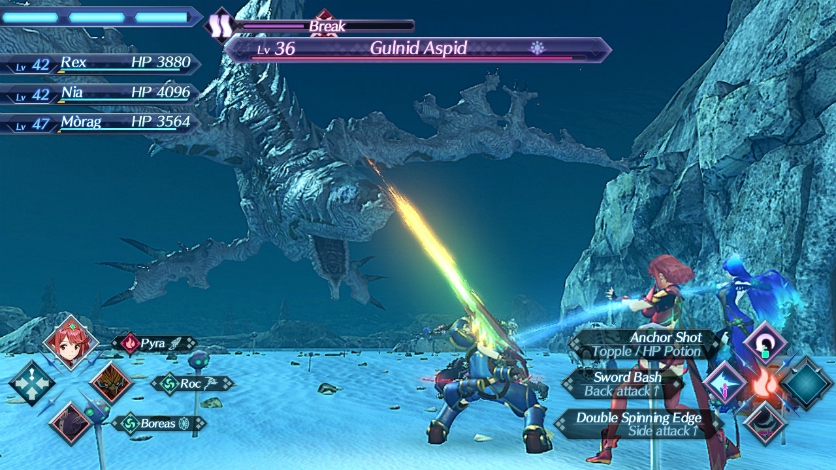Screen dimensions: 836x470
Task: Trigger the Double Spinning Edge art icon
Action: pos(765,424)
